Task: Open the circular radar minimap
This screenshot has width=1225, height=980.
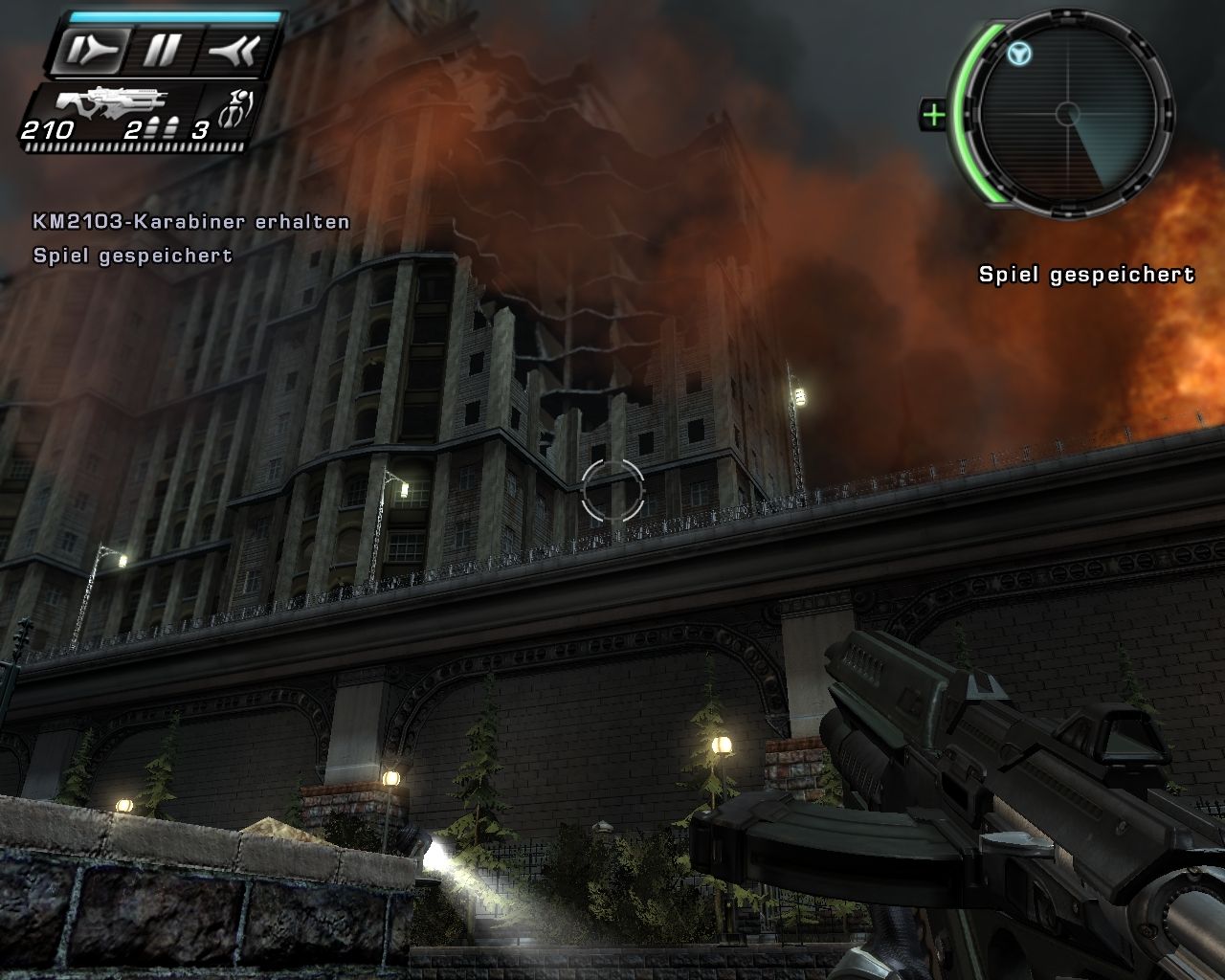Action: tap(1067, 115)
